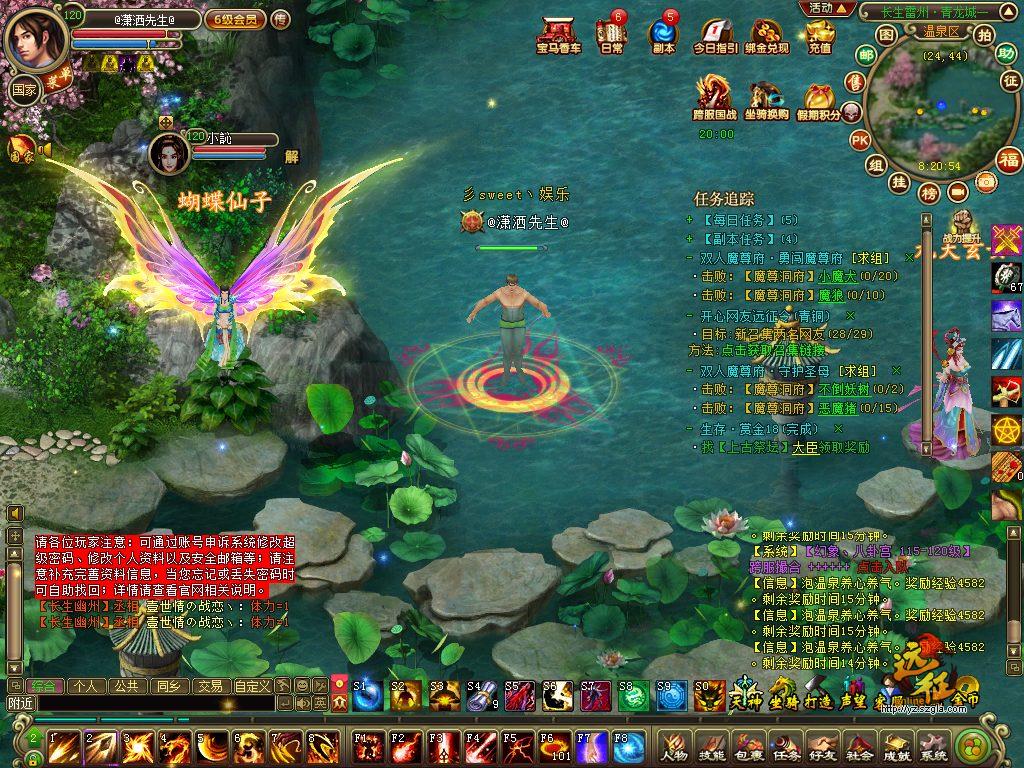Switch chat to the 交易 trade tab
Screen dimensions: 1024x768
point(209,686)
